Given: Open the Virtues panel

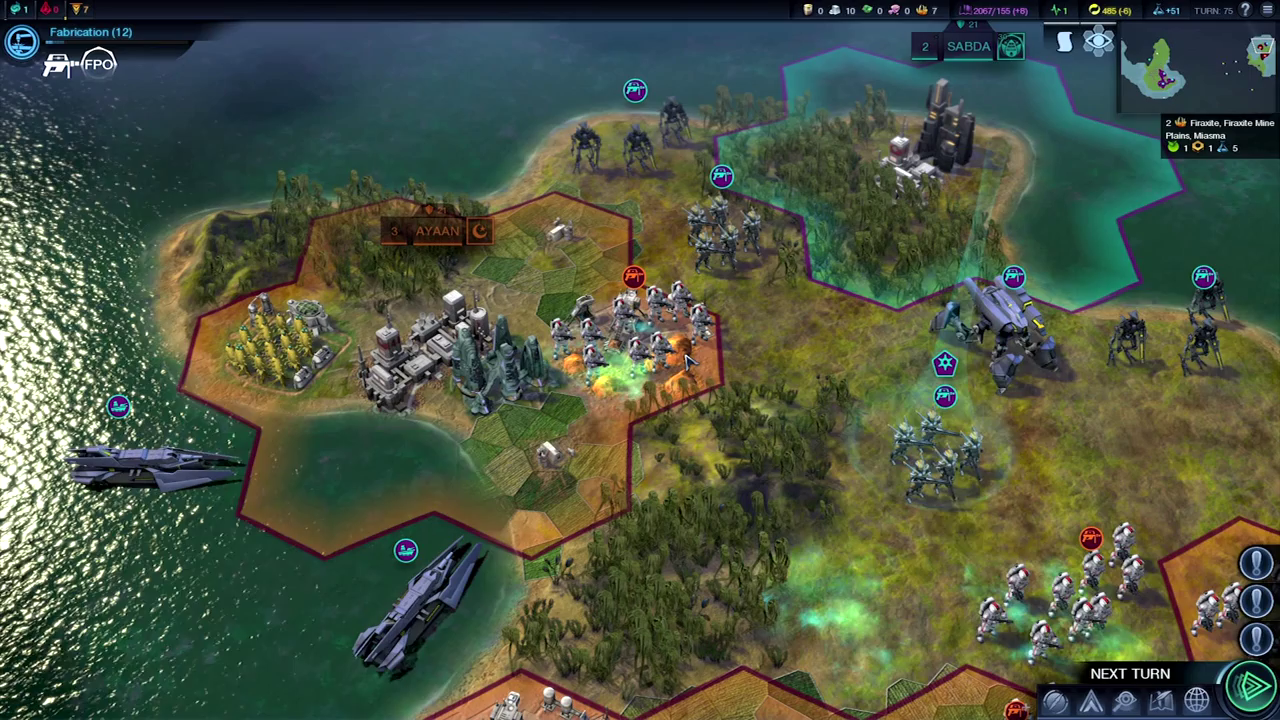Looking at the screenshot, I should click(x=1090, y=700).
